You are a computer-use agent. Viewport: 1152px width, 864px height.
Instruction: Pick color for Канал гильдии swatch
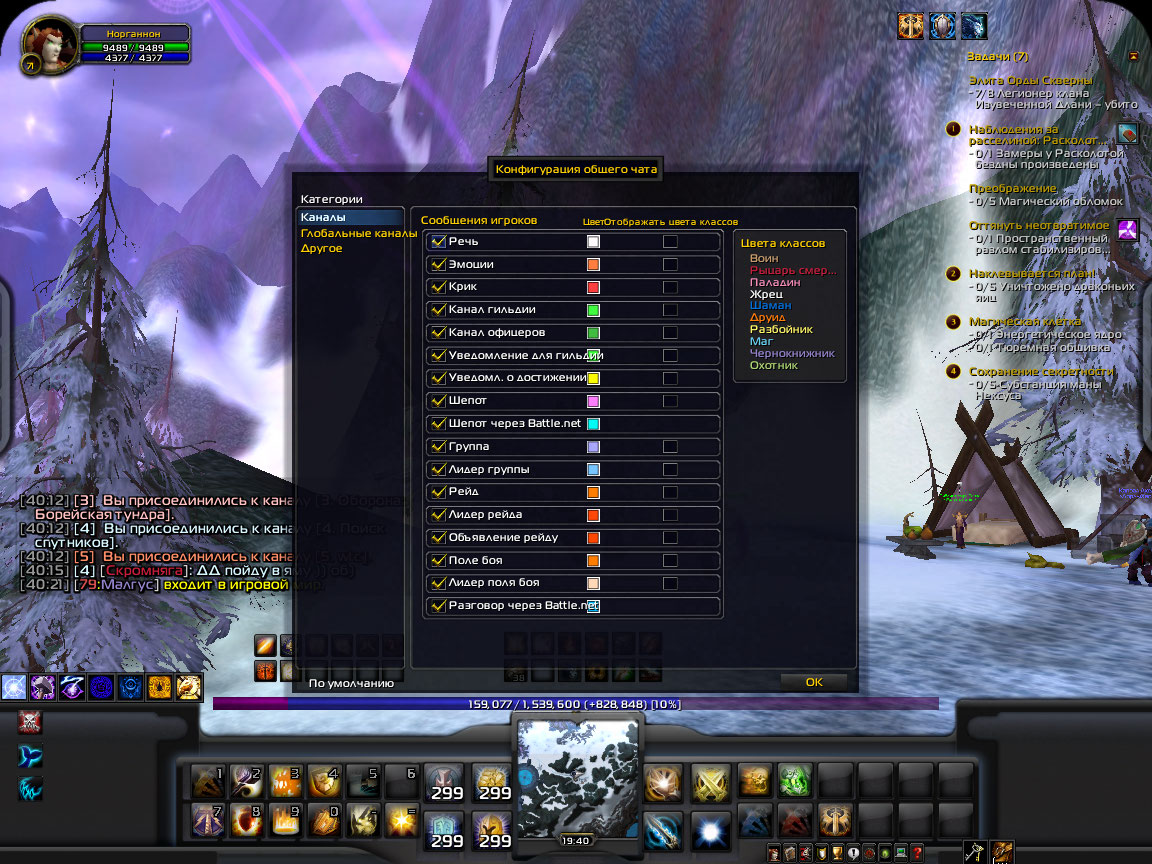[593, 310]
